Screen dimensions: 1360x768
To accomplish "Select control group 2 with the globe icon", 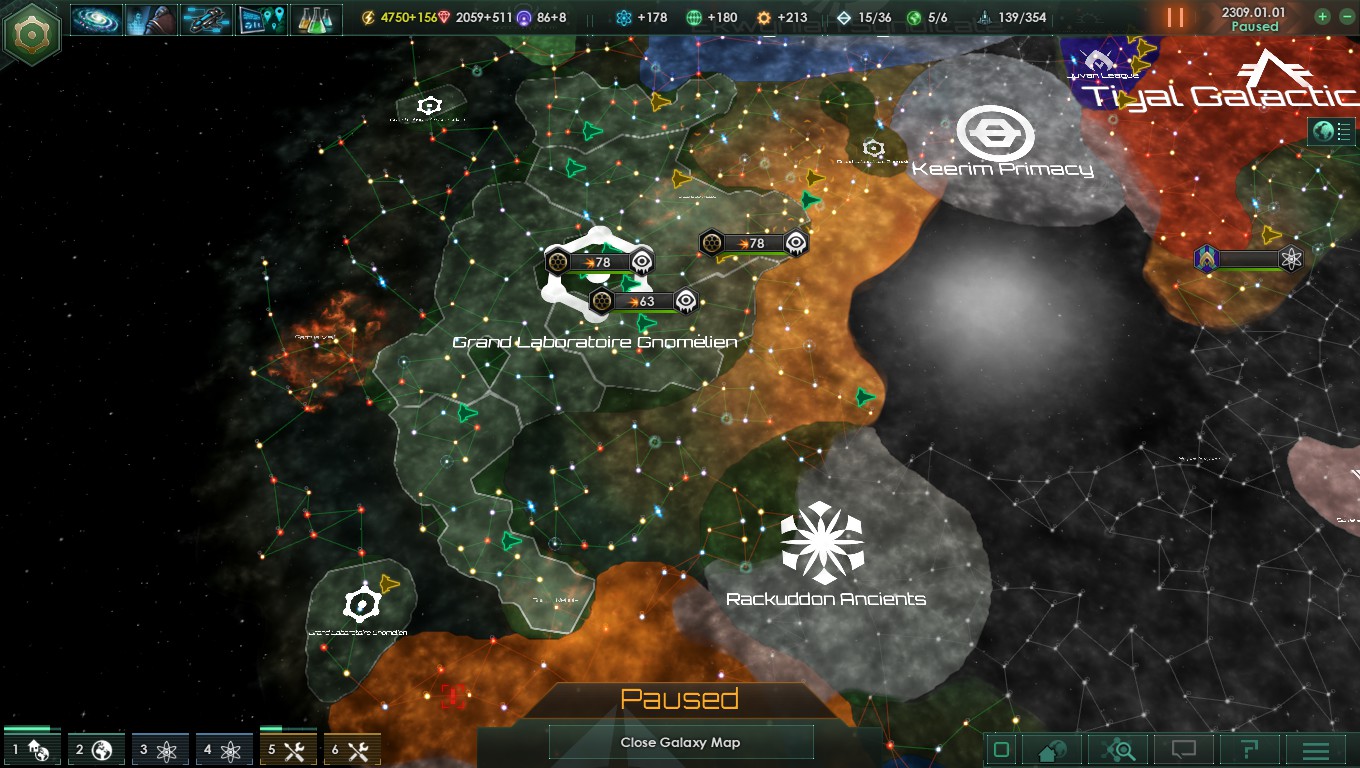I will (96, 749).
